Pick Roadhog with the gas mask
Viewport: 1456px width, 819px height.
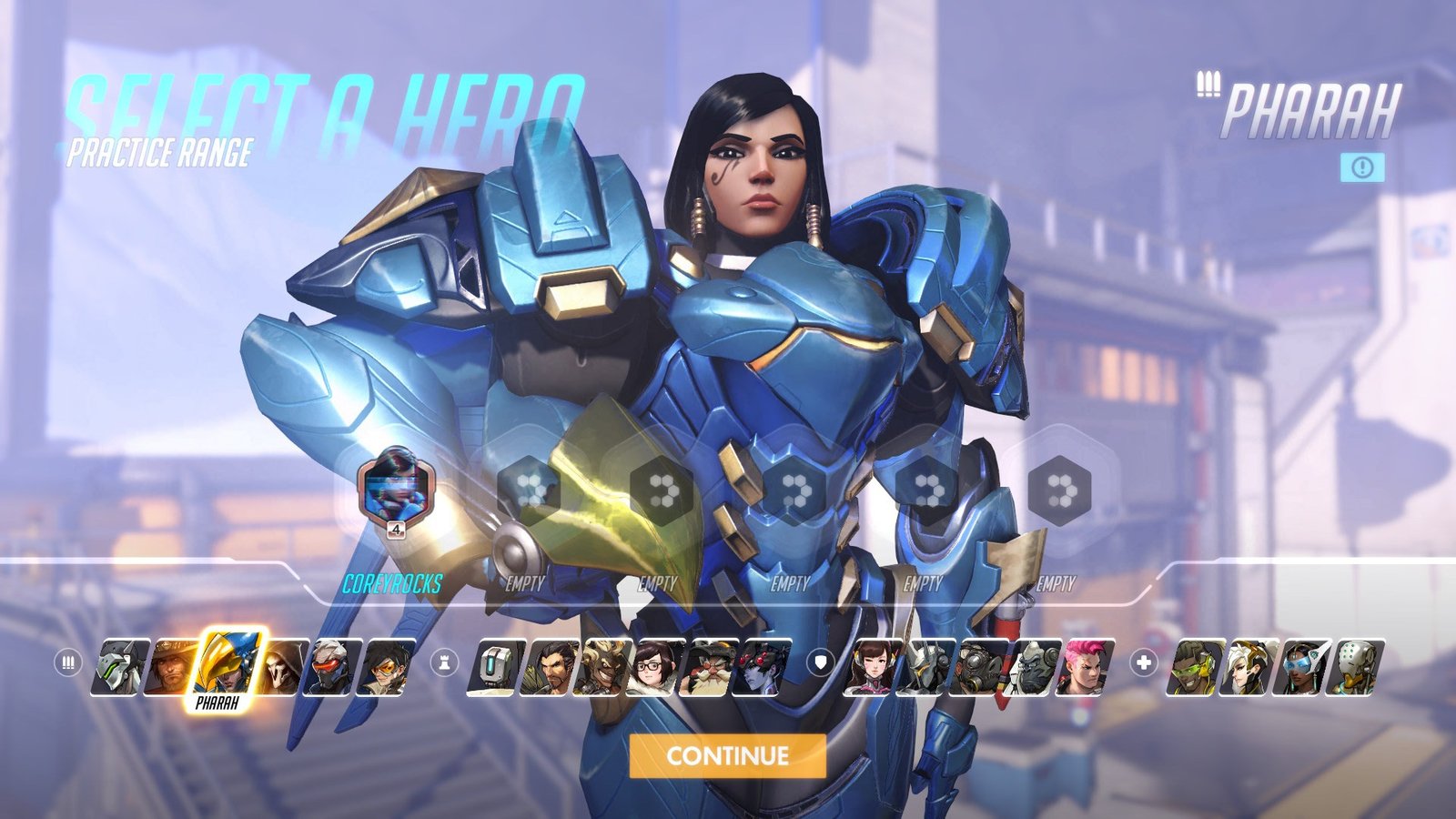(979, 667)
